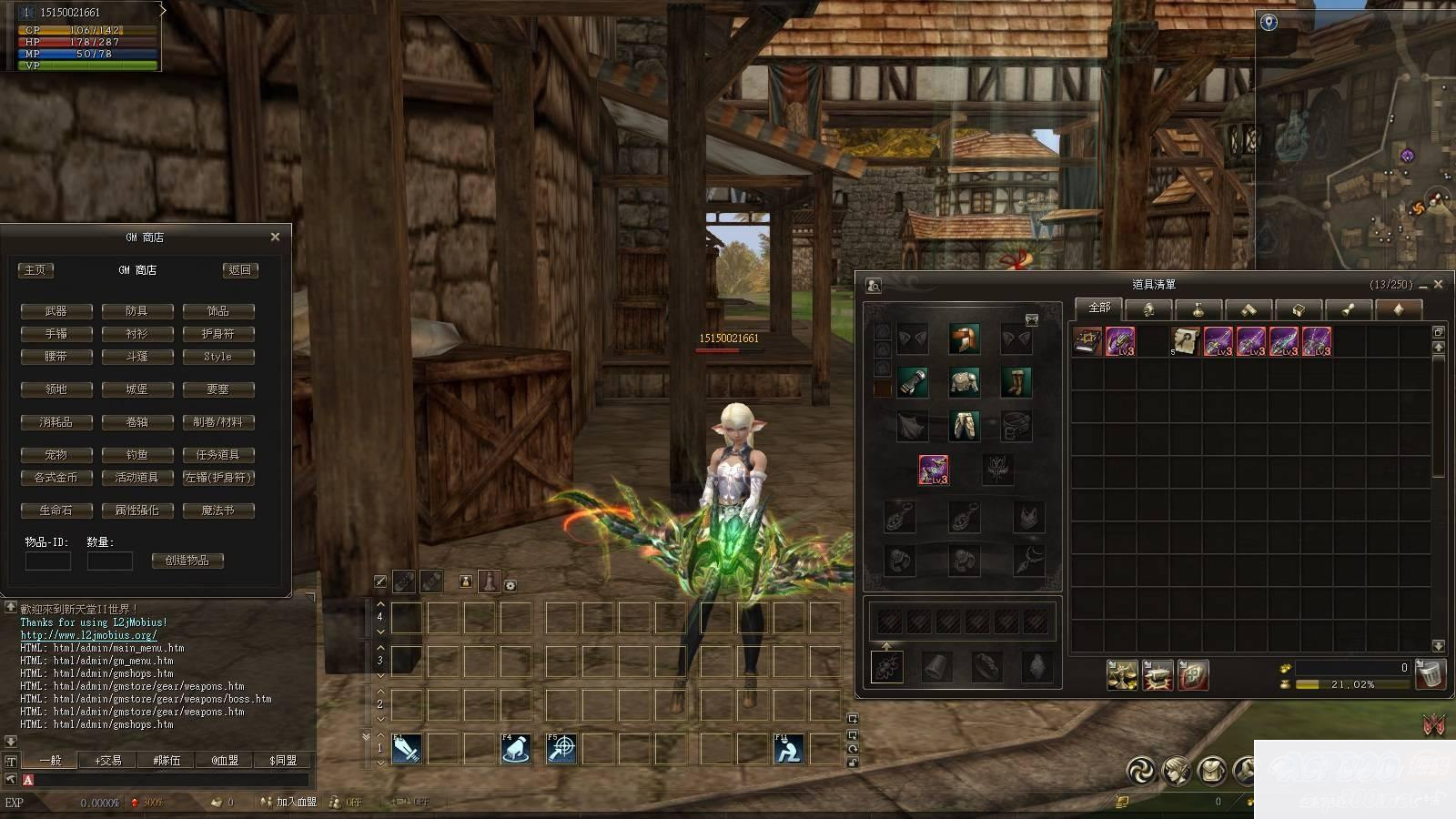The height and width of the screenshot is (819, 1456).
Task: Select the 饰品 accessories category
Action: tap(217, 311)
